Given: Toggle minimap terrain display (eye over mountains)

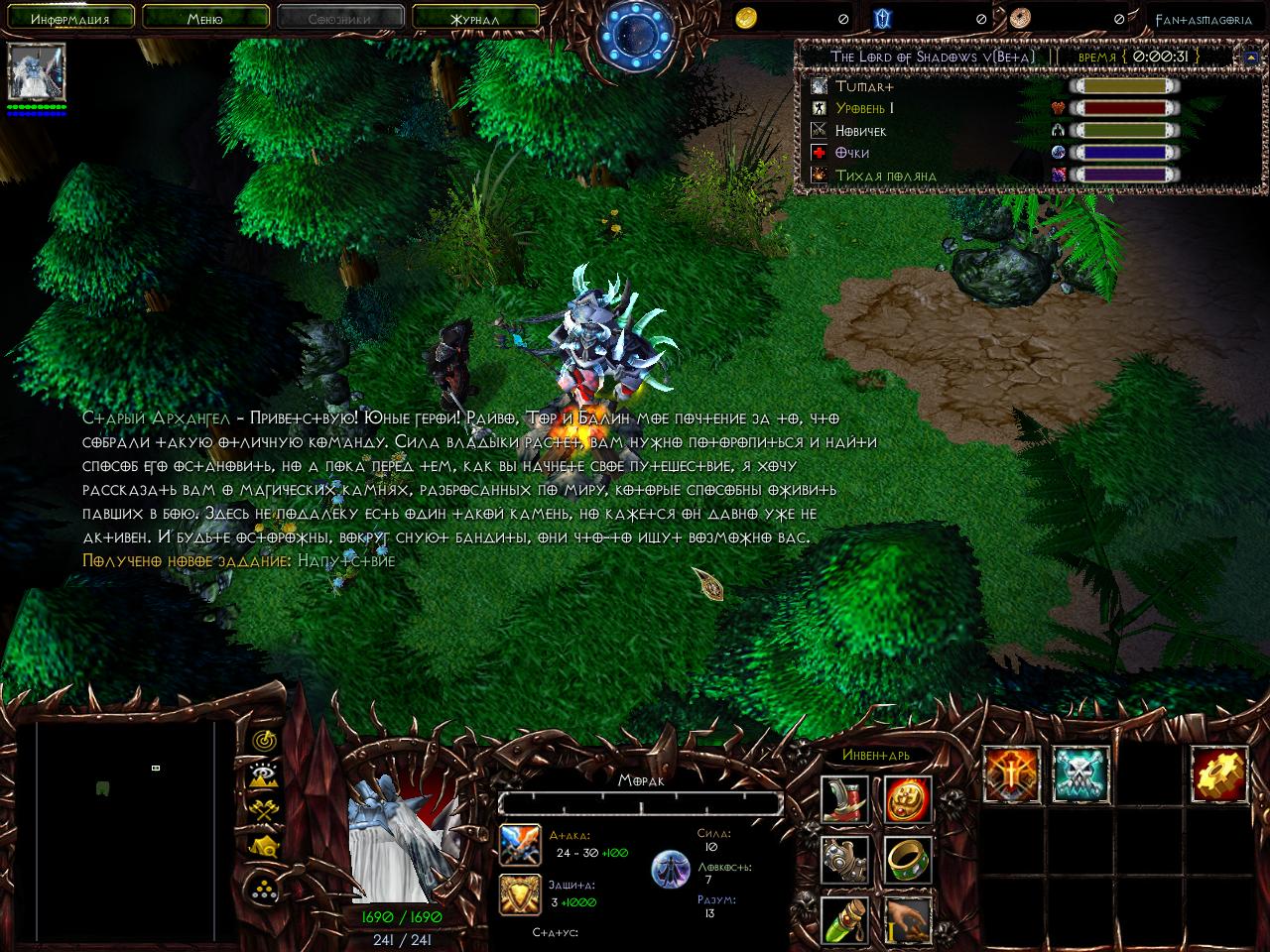Looking at the screenshot, I should click(x=263, y=775).
